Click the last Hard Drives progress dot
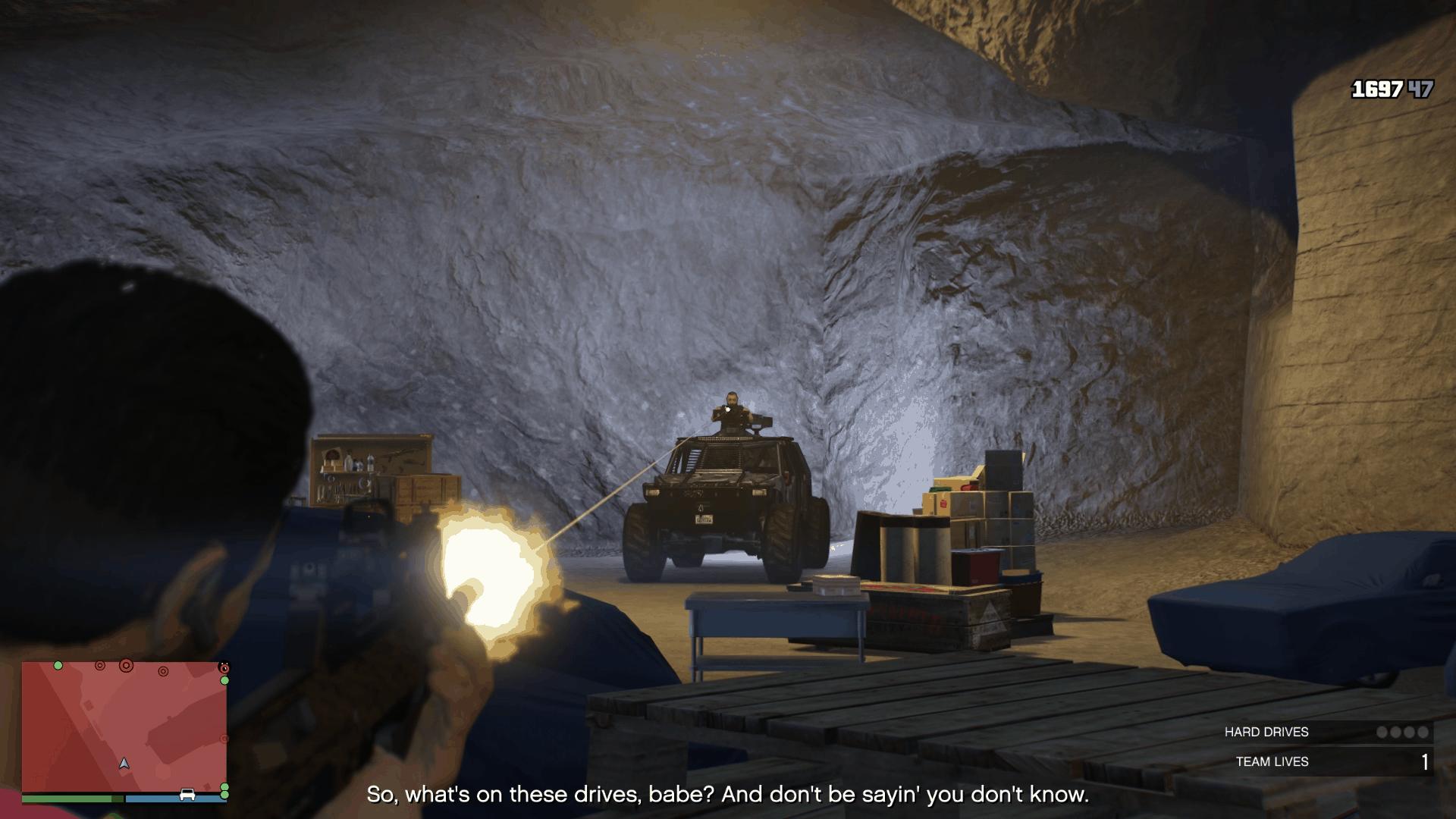 tap(1423, 732)
